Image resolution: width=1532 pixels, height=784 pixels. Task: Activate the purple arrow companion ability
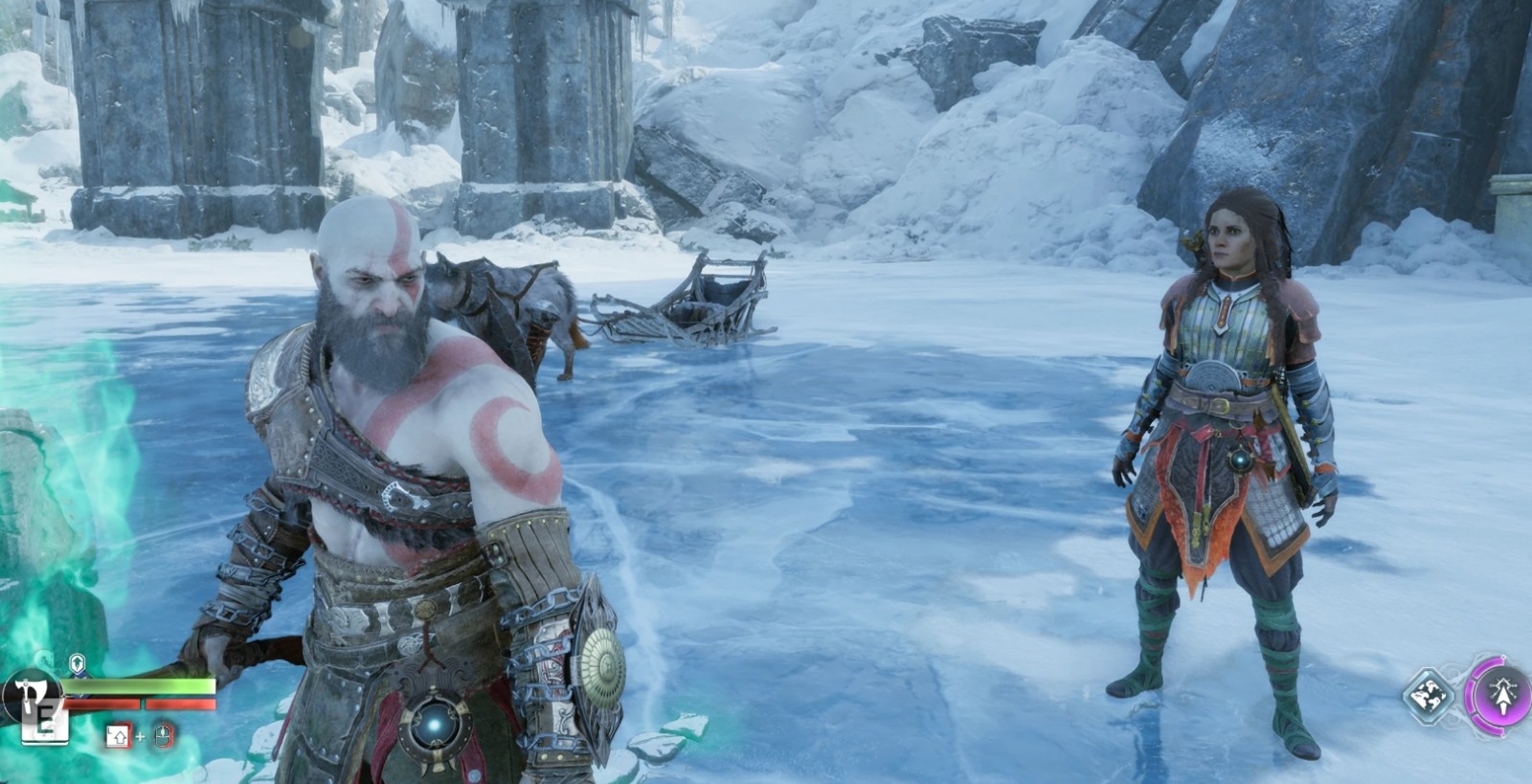[x=1499, y=695]
